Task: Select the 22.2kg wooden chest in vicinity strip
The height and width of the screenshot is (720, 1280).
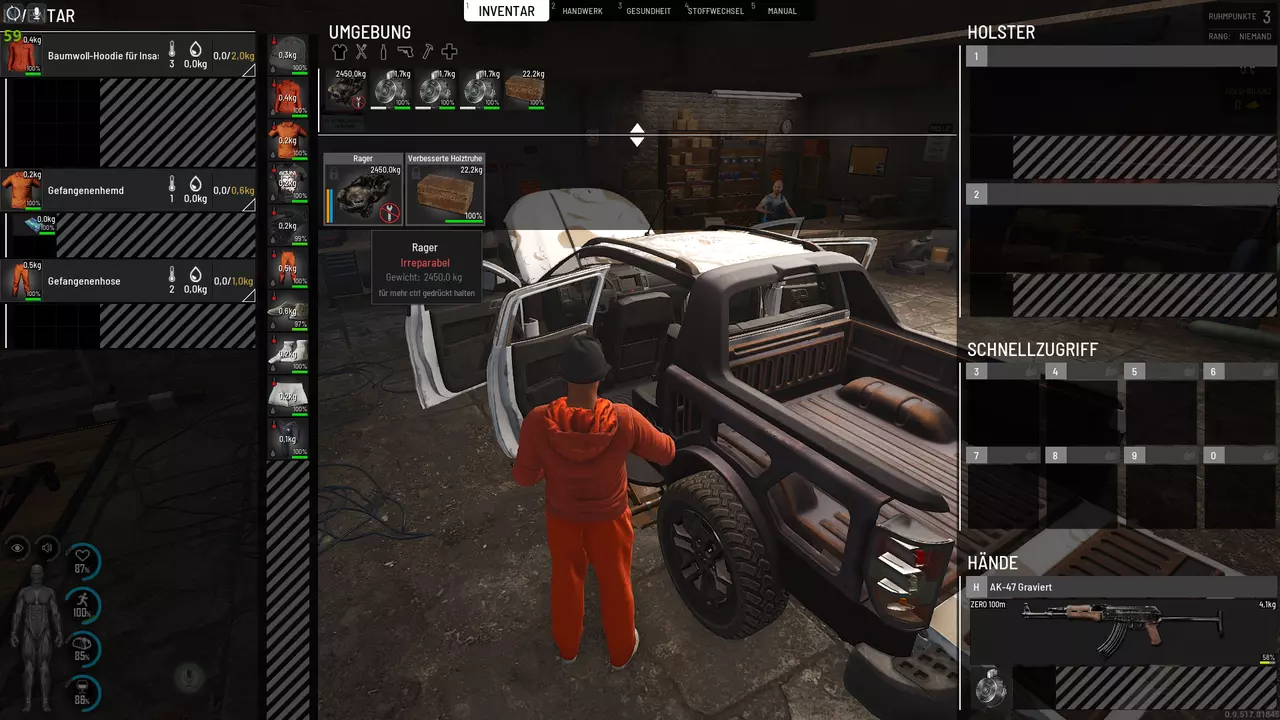Action: 524,90
